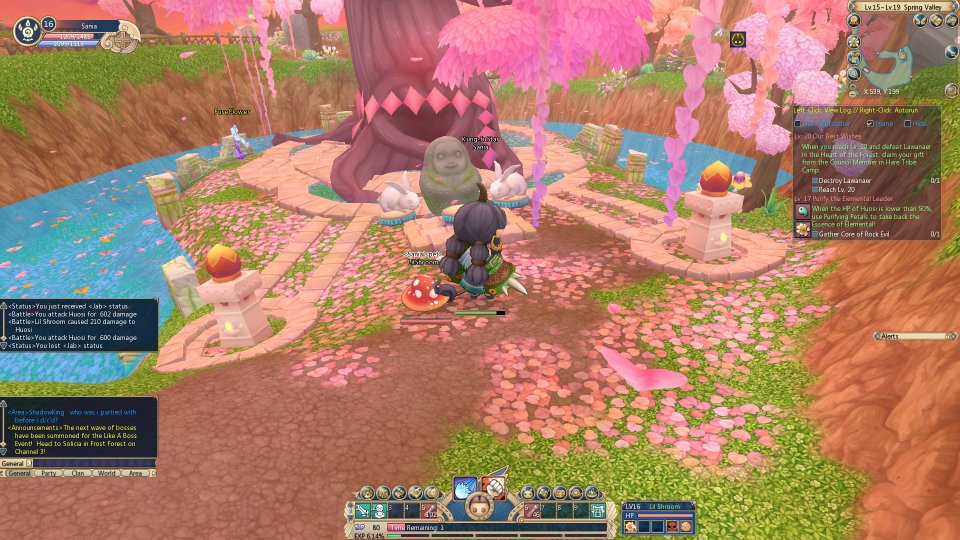This screenshot has width=960, height=540.
Task: Toggle the Hide checkbox in quest tracker
Action: coord(907,123)
